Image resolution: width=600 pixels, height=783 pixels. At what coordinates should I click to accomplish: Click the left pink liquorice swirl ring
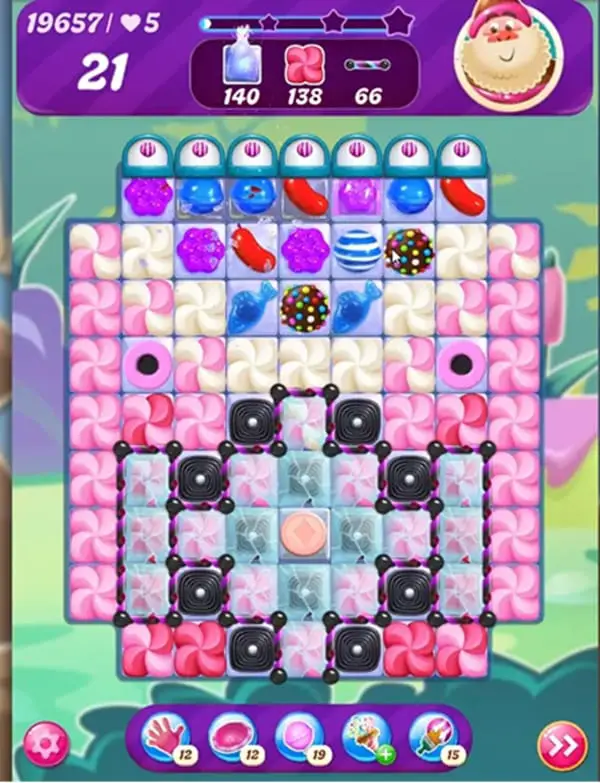(x=148, y=359)
